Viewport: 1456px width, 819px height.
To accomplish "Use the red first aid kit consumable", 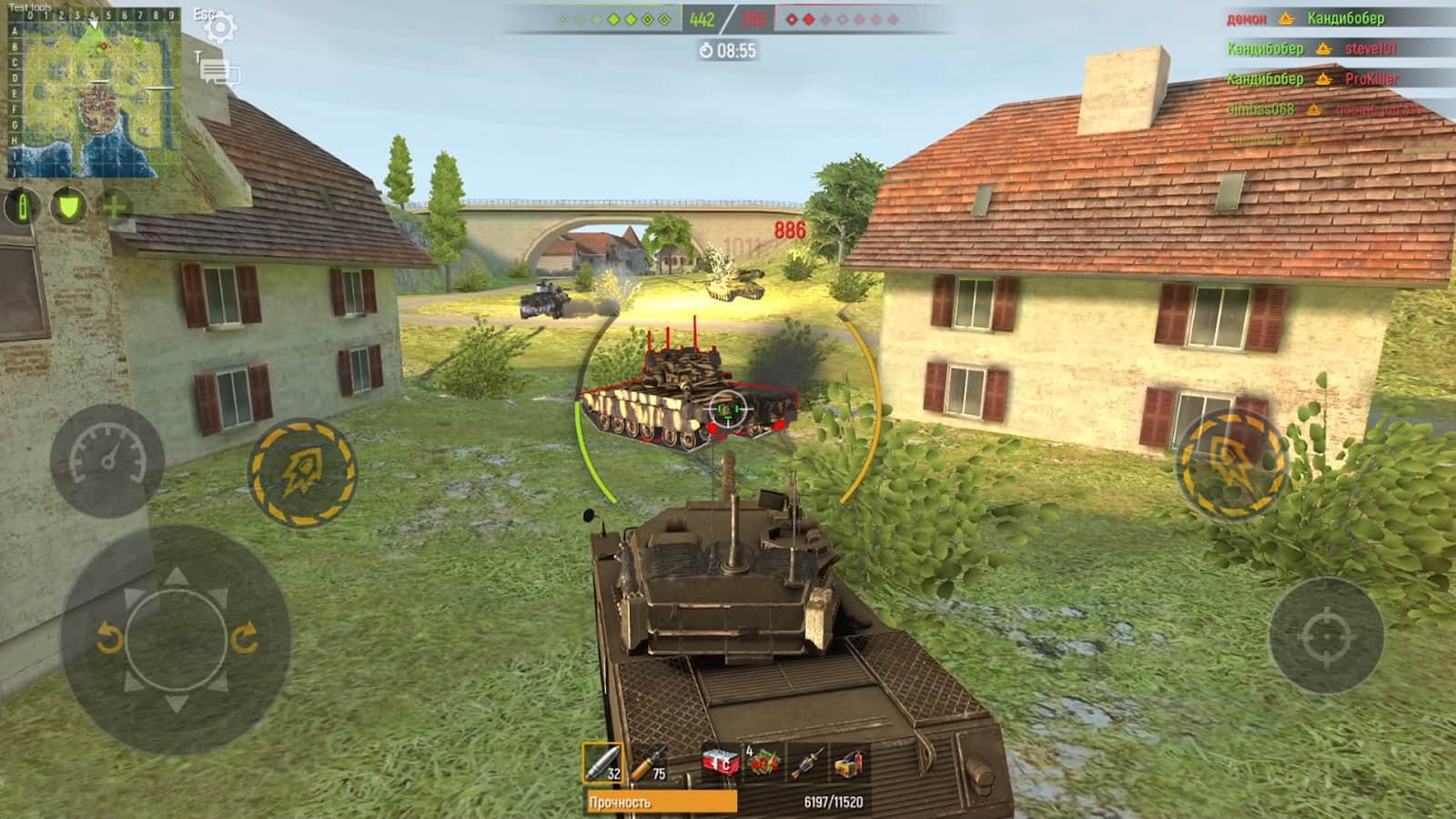I will coord(719,763).
